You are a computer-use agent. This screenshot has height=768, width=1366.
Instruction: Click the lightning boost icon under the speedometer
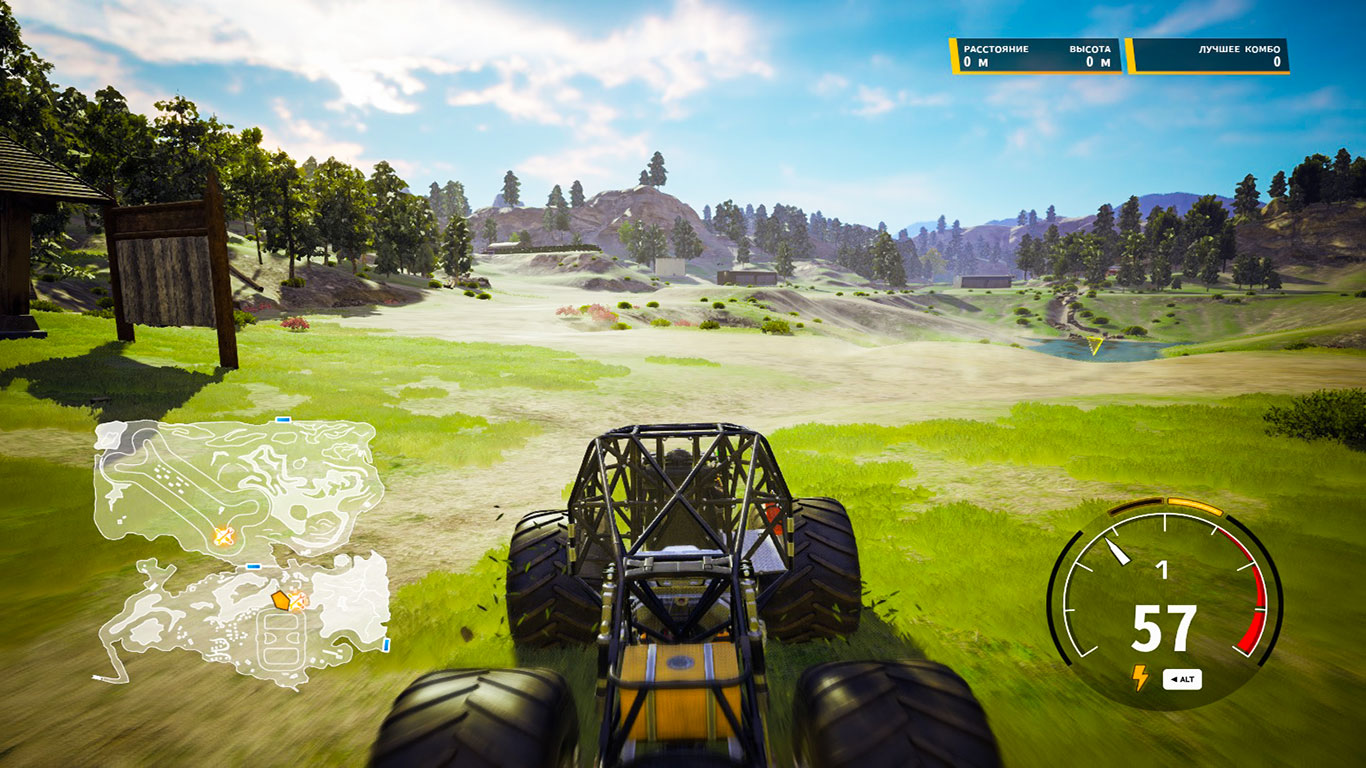pos(1140,678)
